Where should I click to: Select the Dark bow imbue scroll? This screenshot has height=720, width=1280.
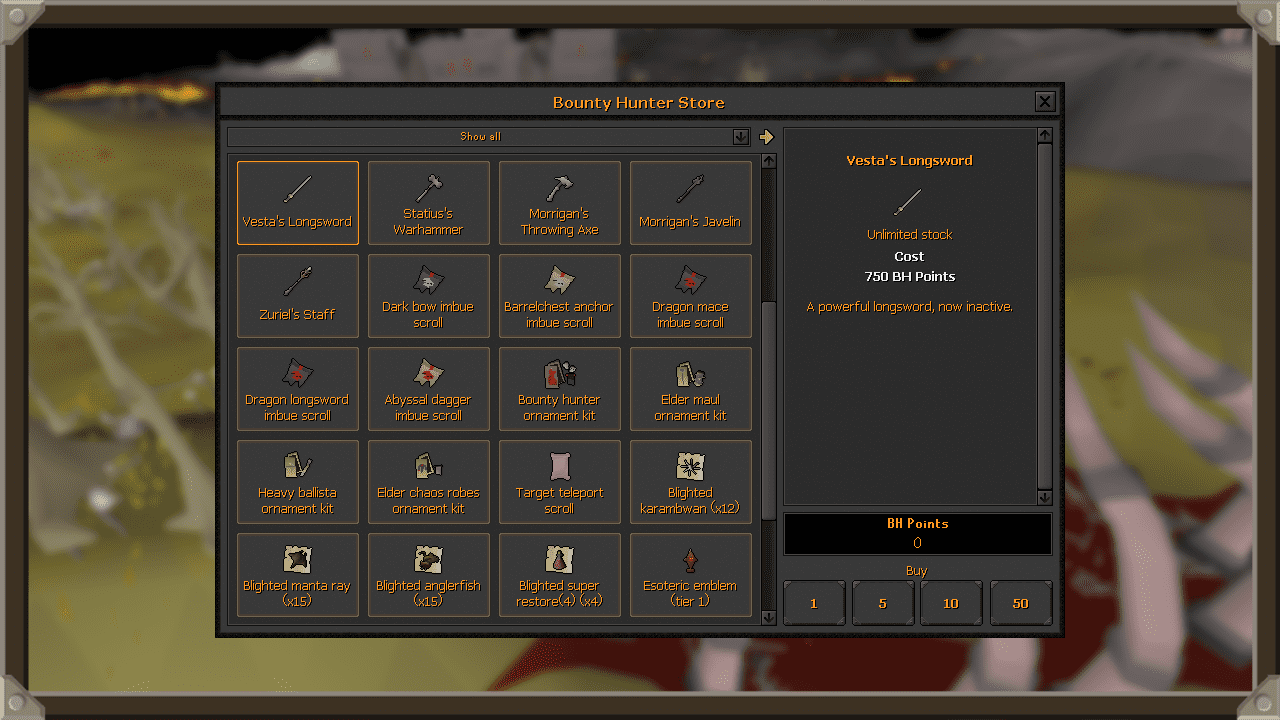(428, 296)
